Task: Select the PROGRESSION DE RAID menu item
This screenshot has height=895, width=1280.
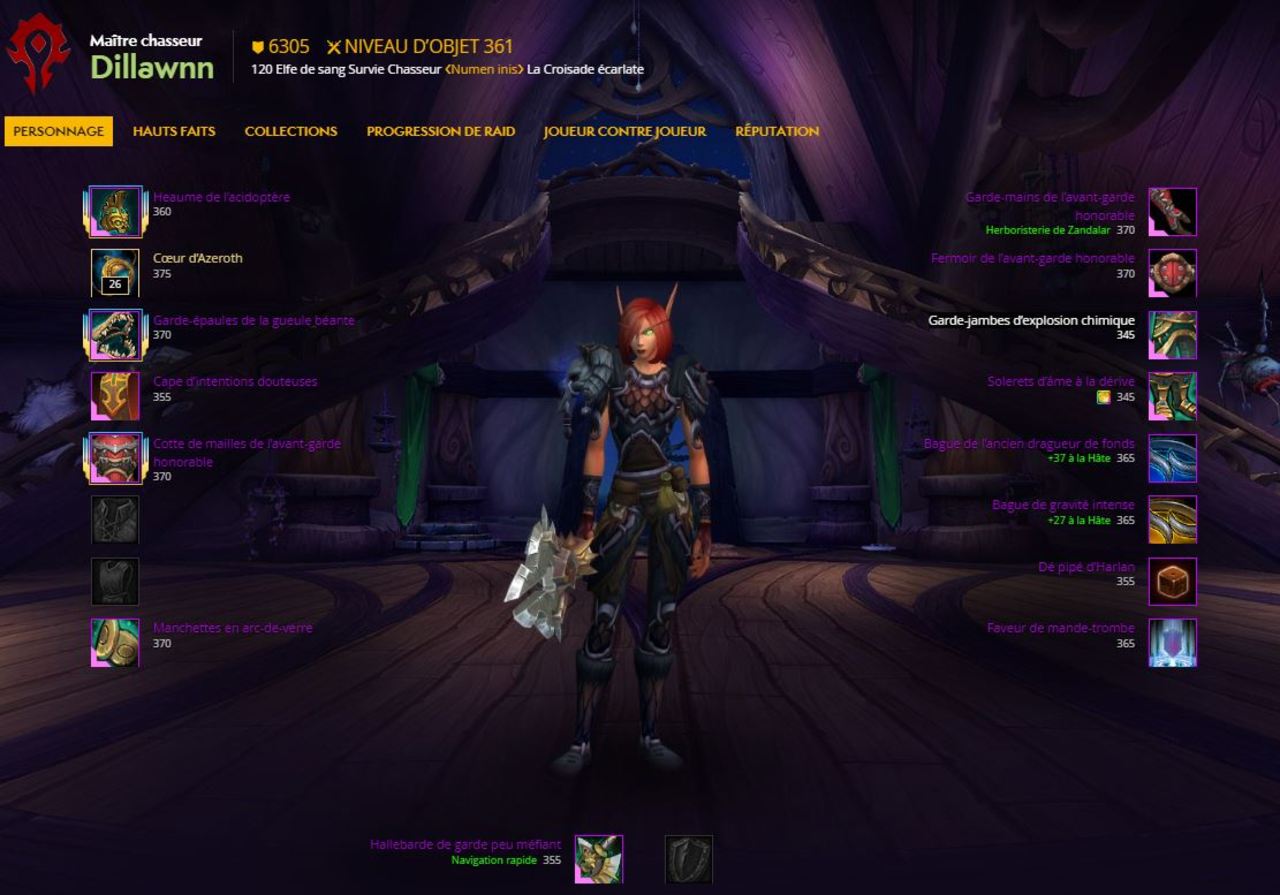Action: pos(440,131)
